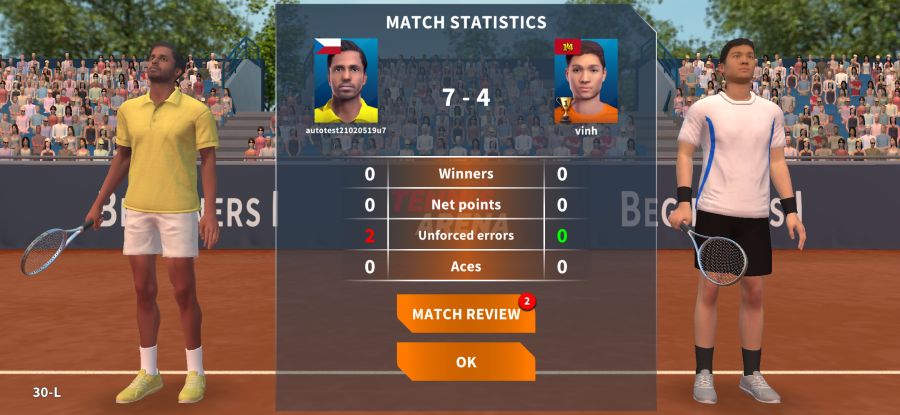Viewport: 900px width, 415px height.
Task: Confirm match statistics with OK
Action: (x=466, y=362)
